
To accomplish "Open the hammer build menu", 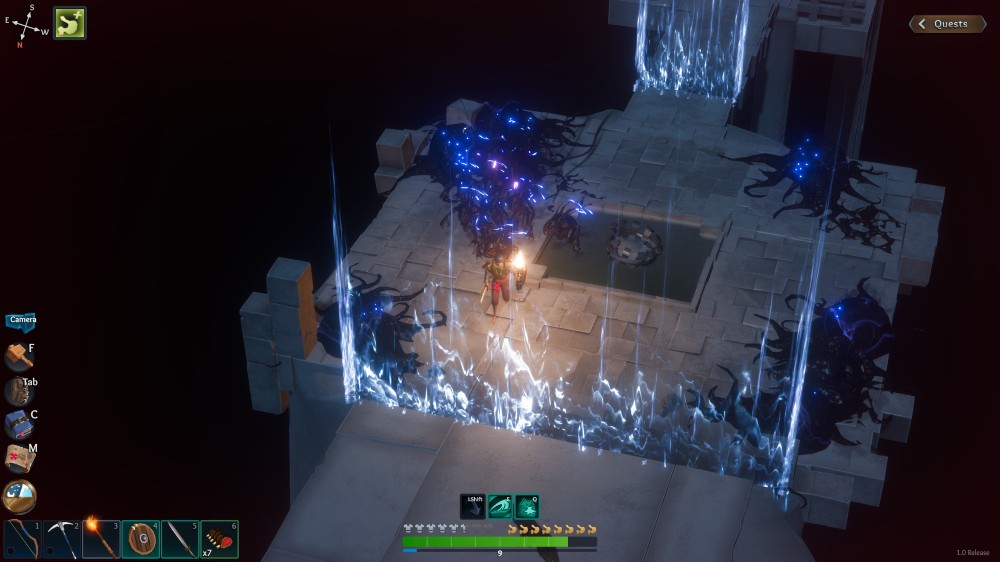I will pos(18,357).
